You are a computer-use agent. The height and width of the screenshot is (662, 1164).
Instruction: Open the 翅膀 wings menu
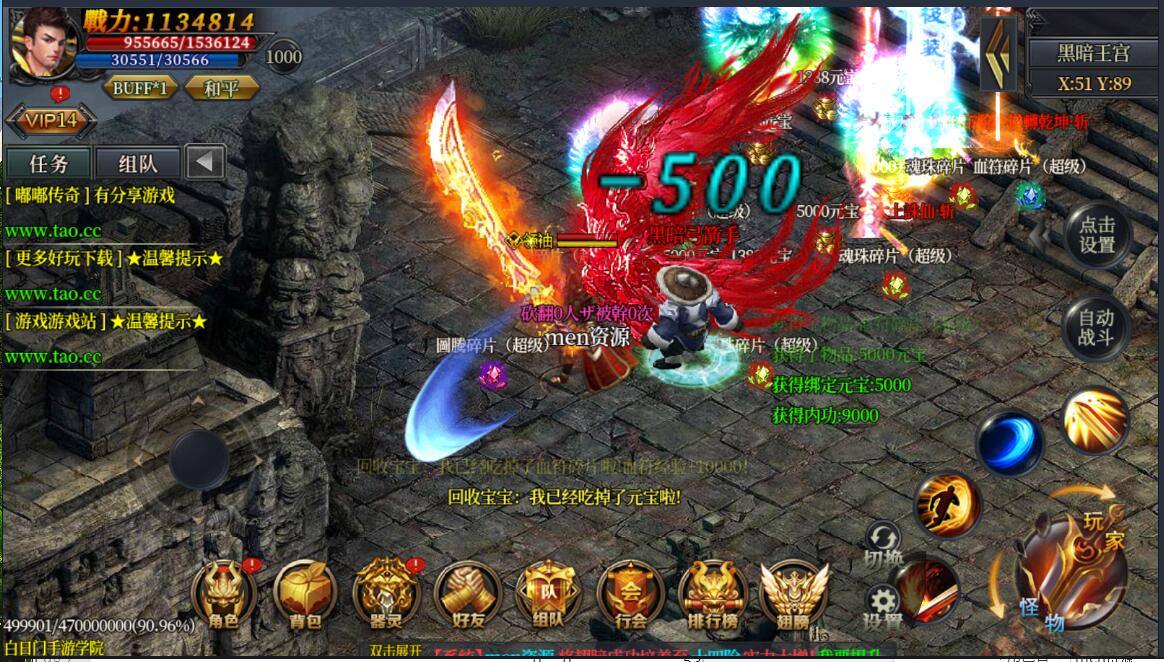793,594
